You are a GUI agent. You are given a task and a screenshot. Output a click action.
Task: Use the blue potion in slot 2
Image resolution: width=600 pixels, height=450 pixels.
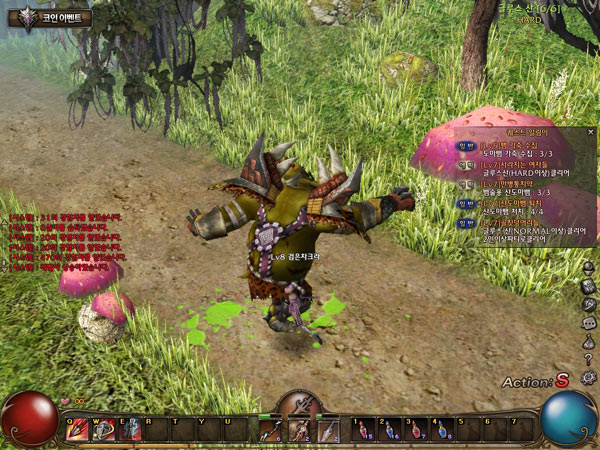pyautogui.click(x=388, y=430)
